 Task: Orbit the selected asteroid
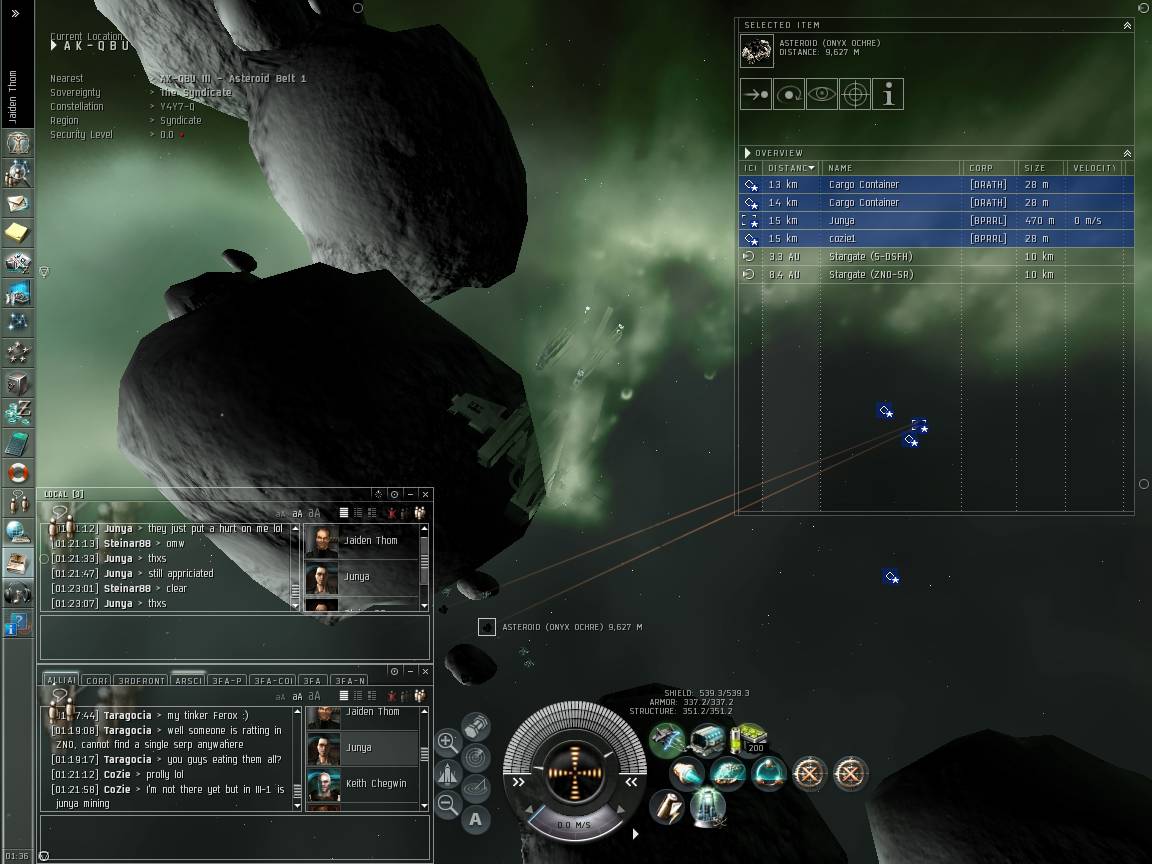(x=789, y=94)
